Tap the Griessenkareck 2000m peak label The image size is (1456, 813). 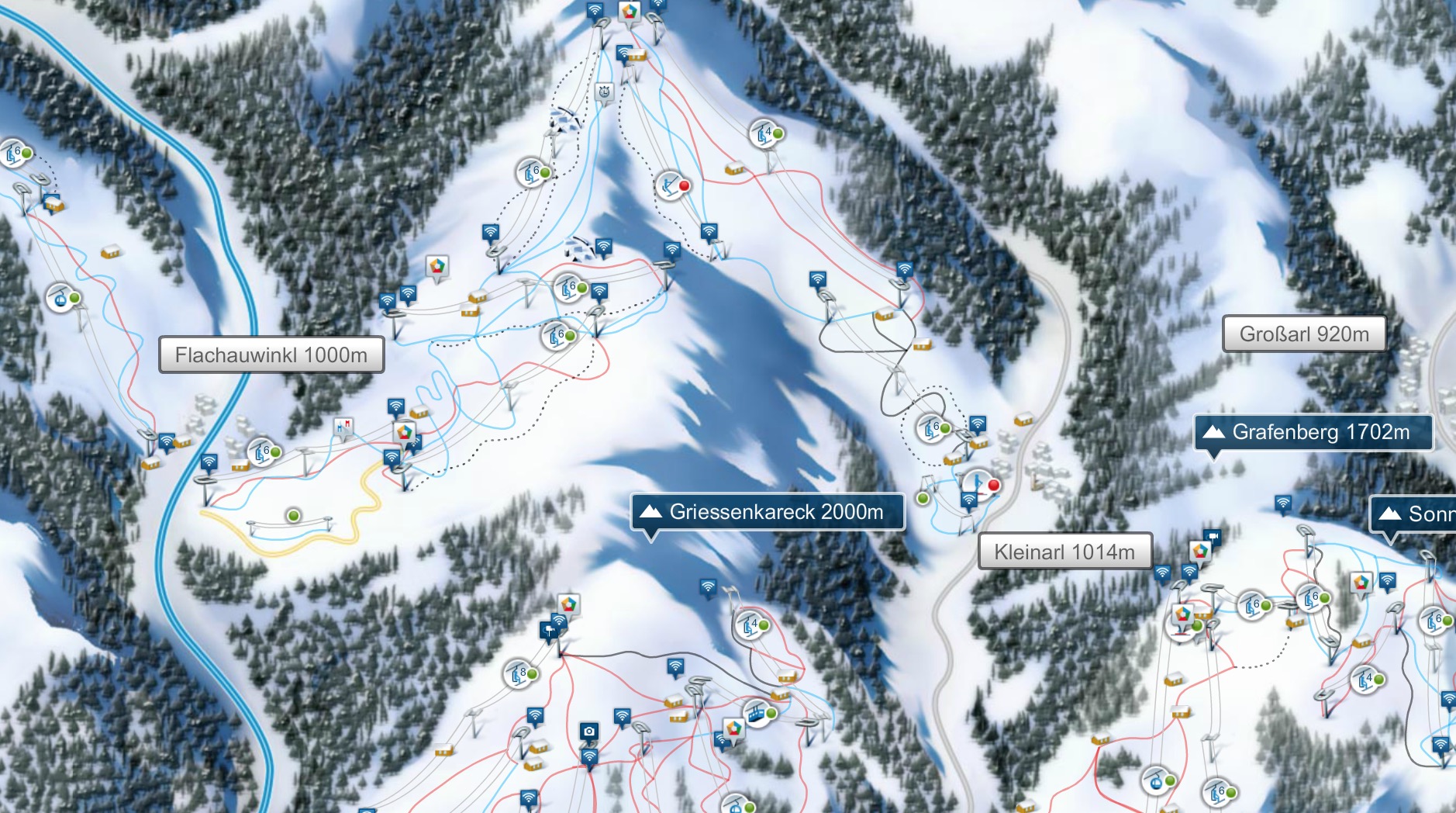tap(768, 512)
